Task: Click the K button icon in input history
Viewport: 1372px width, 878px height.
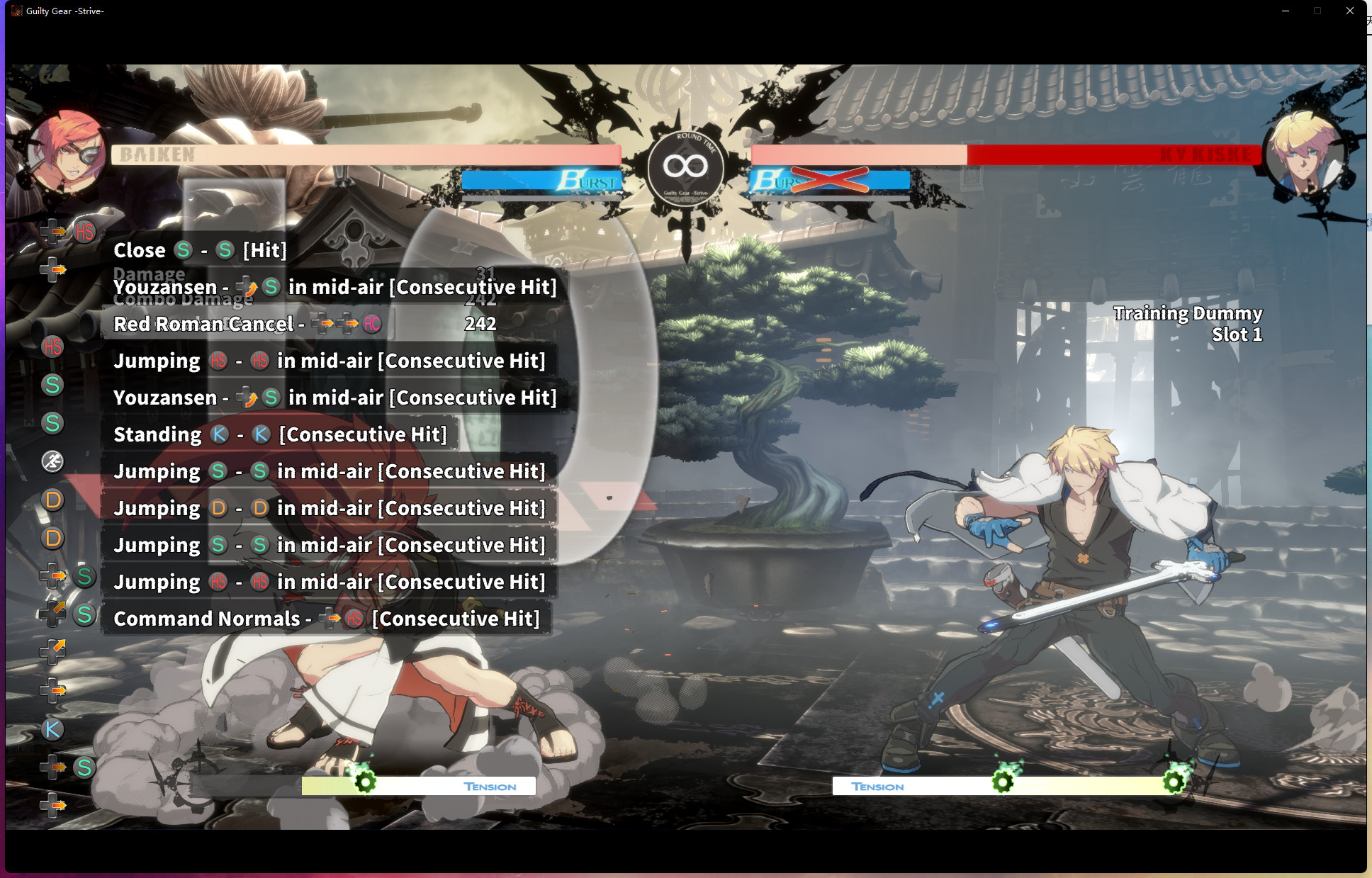Action: point(52,728)
